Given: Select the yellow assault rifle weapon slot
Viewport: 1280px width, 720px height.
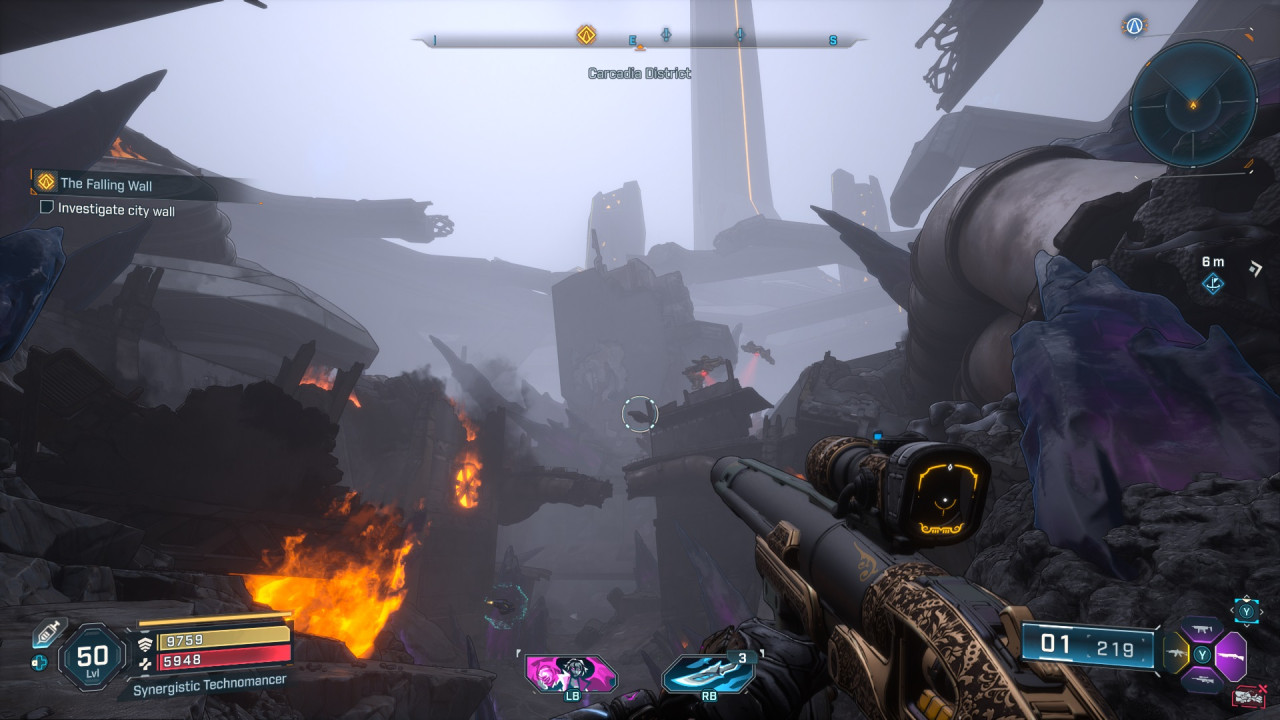Looking at the screenshot, I should coord(1175,653).
